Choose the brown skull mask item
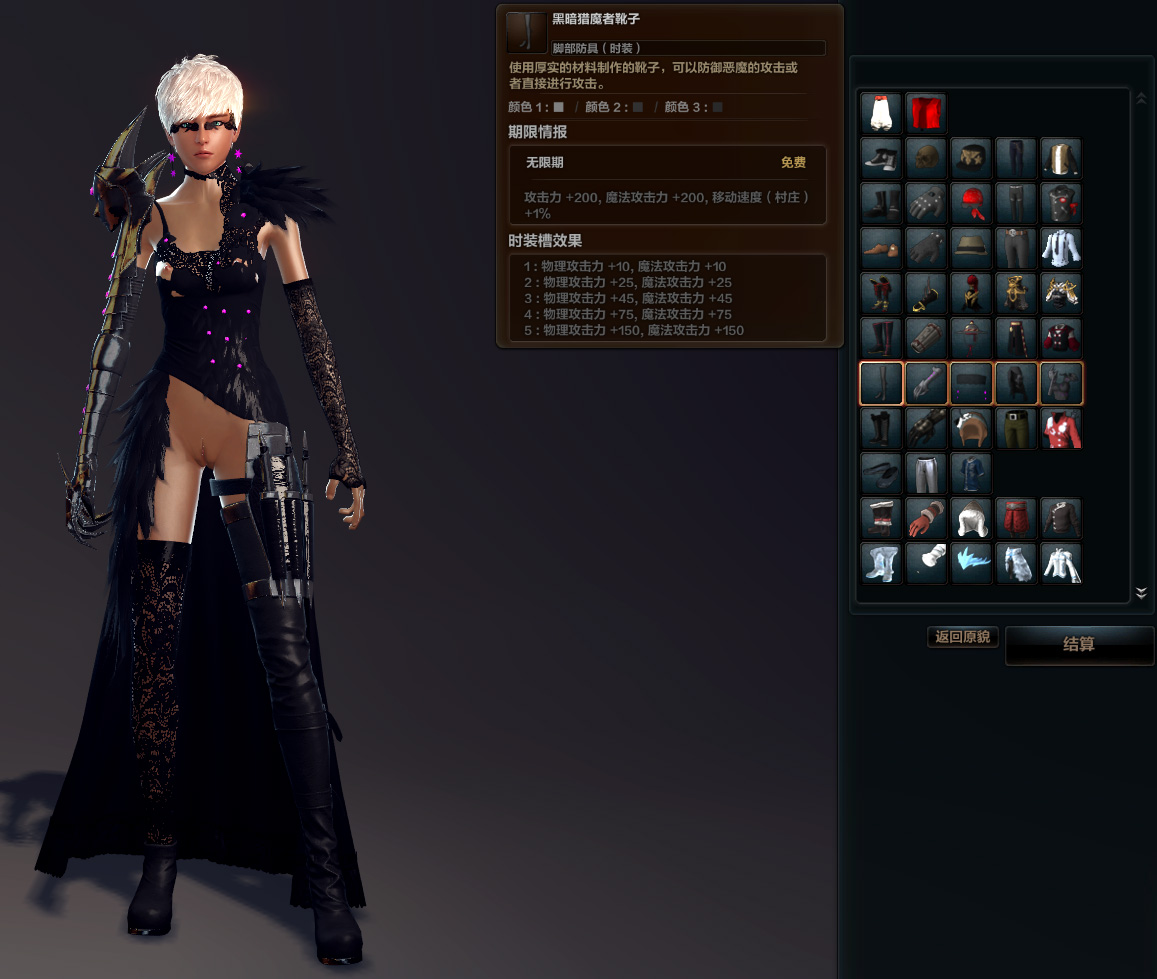 (x=926, y=159)
